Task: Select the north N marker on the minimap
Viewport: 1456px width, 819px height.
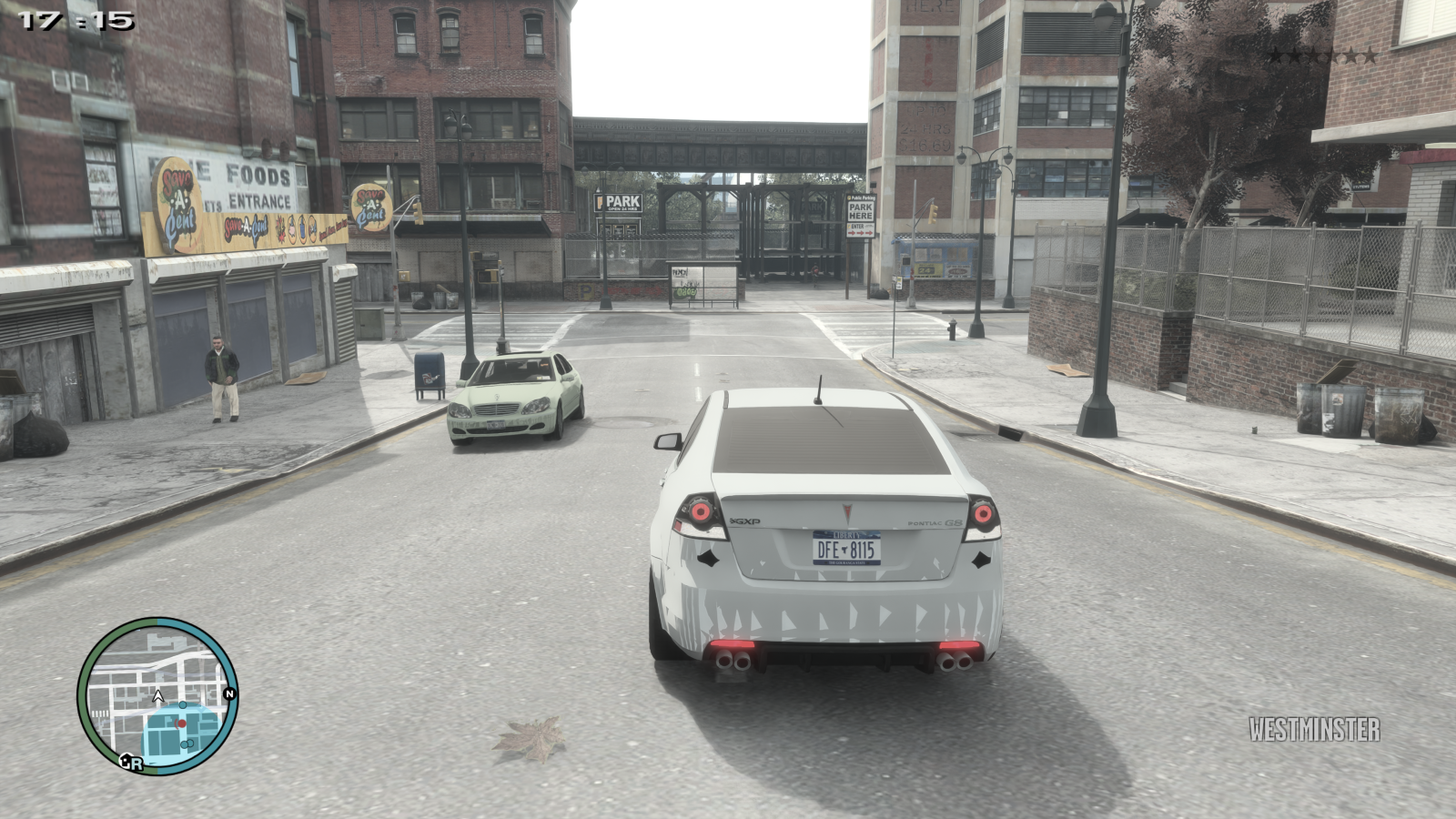Action: (229, 694)
